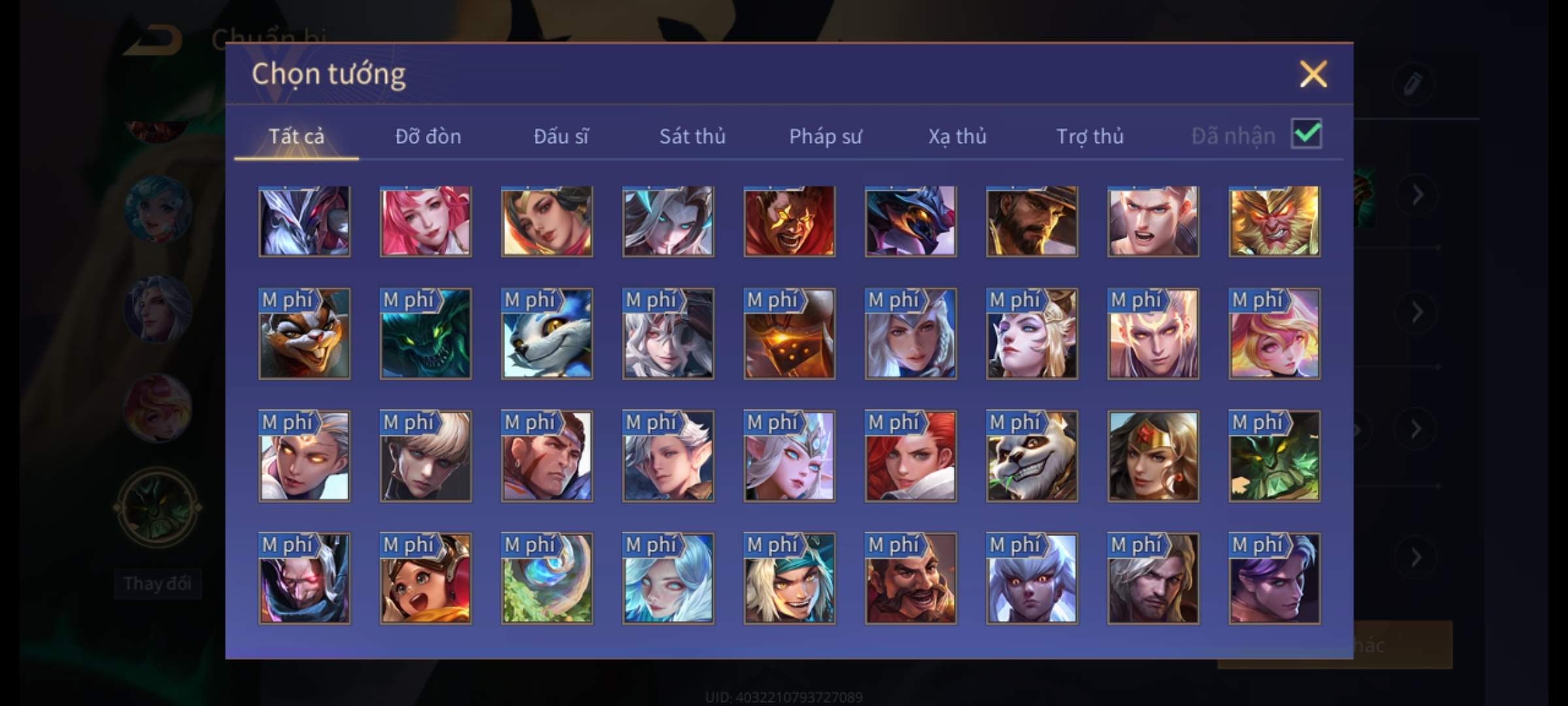Choose the red-haired woman hero

(911, 456)
